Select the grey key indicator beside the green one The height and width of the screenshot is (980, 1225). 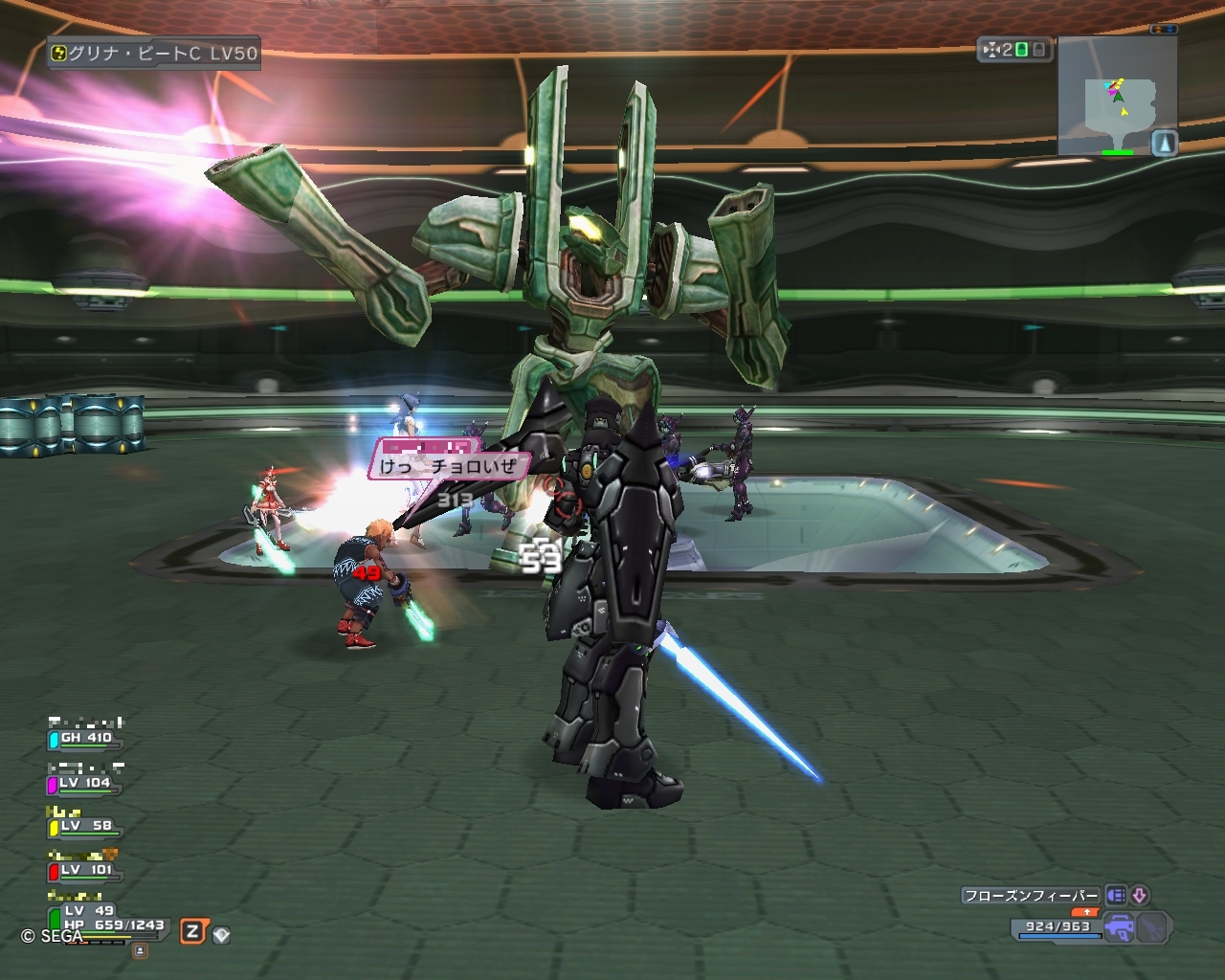pos(1037,50)
